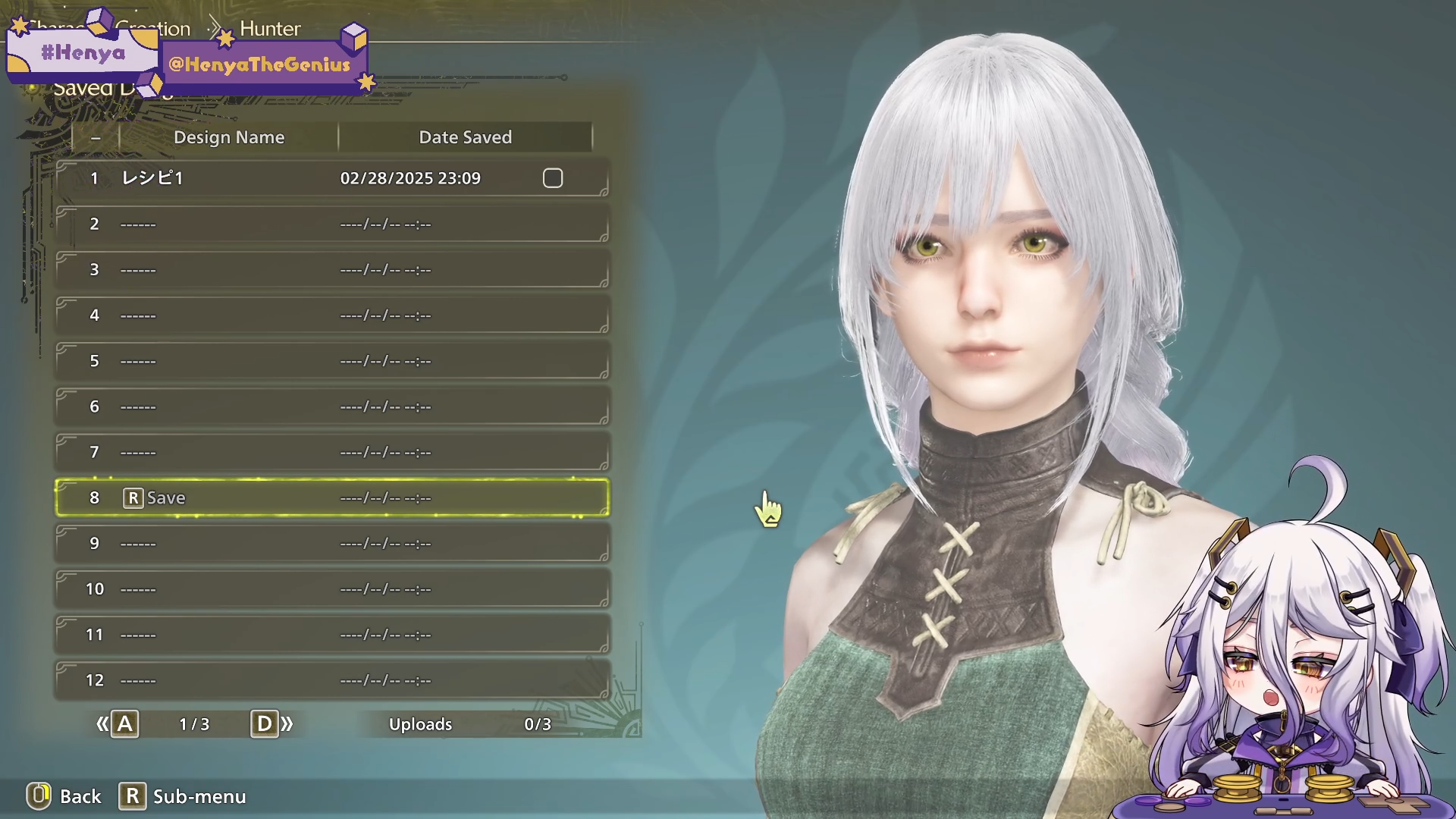The width and height of the screenshot is (1456, 819).
Task: Go to the previous page of designs
Action: (x=118, y=724)
